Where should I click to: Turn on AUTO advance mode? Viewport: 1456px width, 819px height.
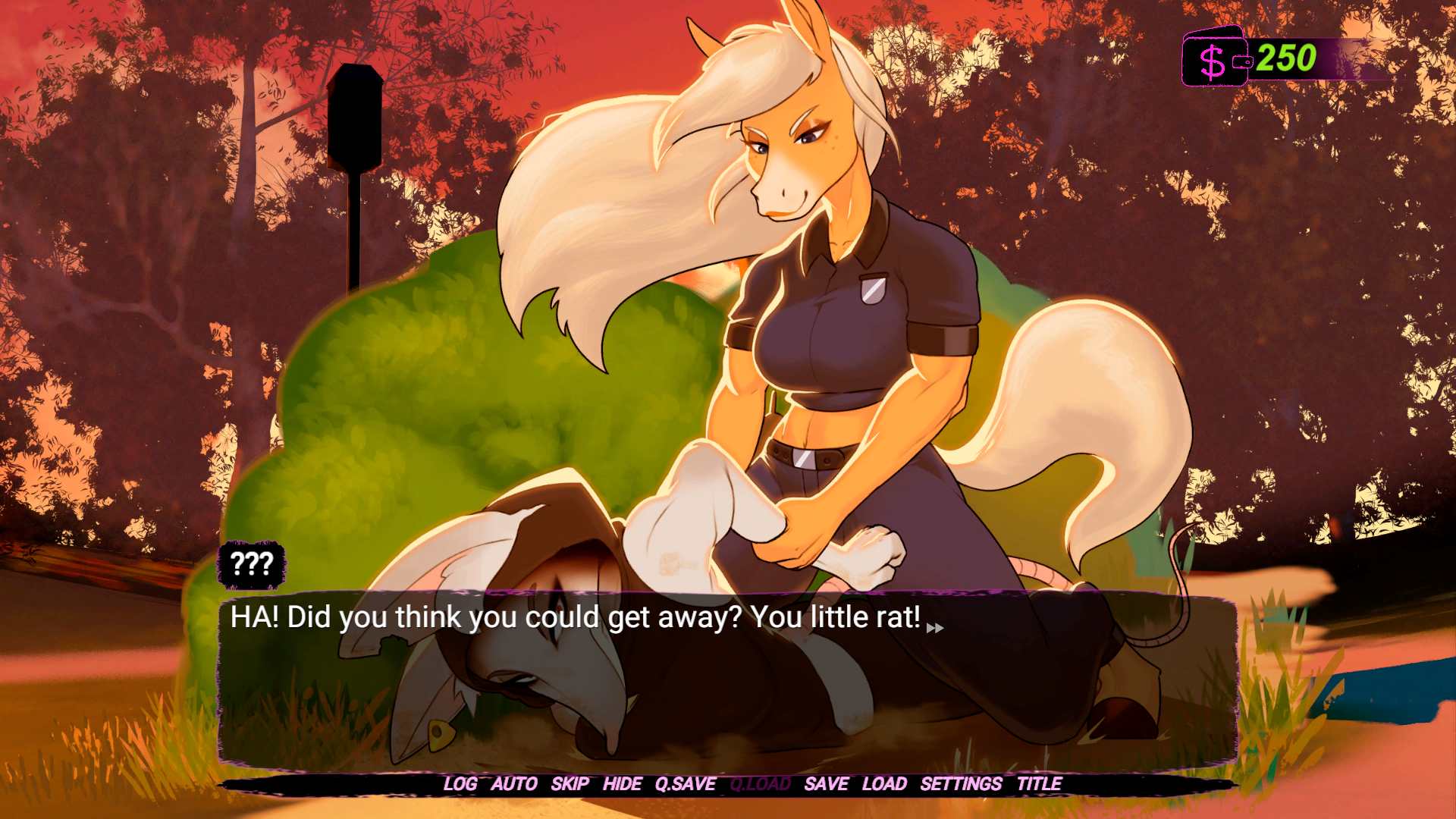point(514,784)
